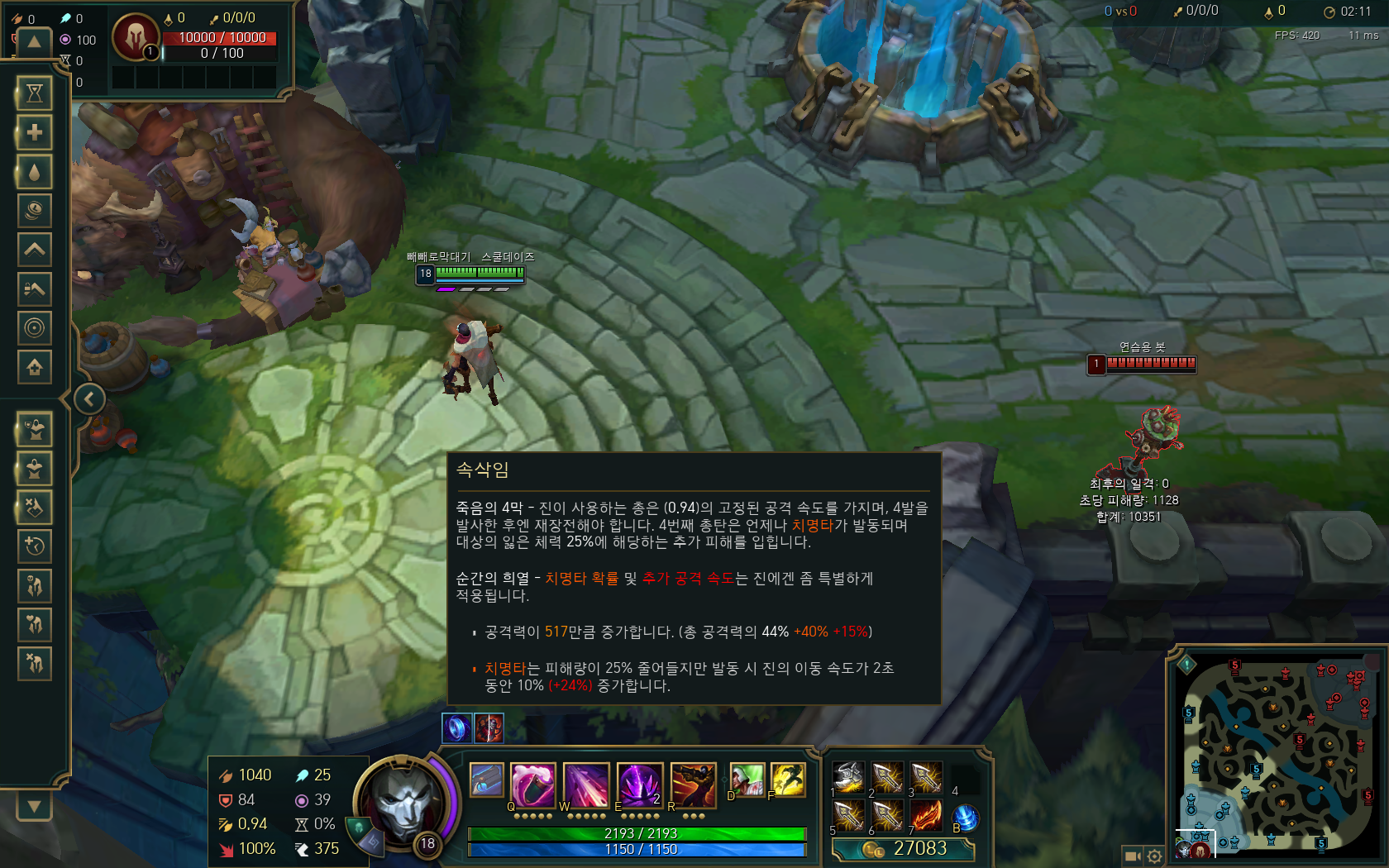Remove dummies with the crossed-dummy icon
The height and width of the screenshot is (868, 1389).
click(34, 507)
